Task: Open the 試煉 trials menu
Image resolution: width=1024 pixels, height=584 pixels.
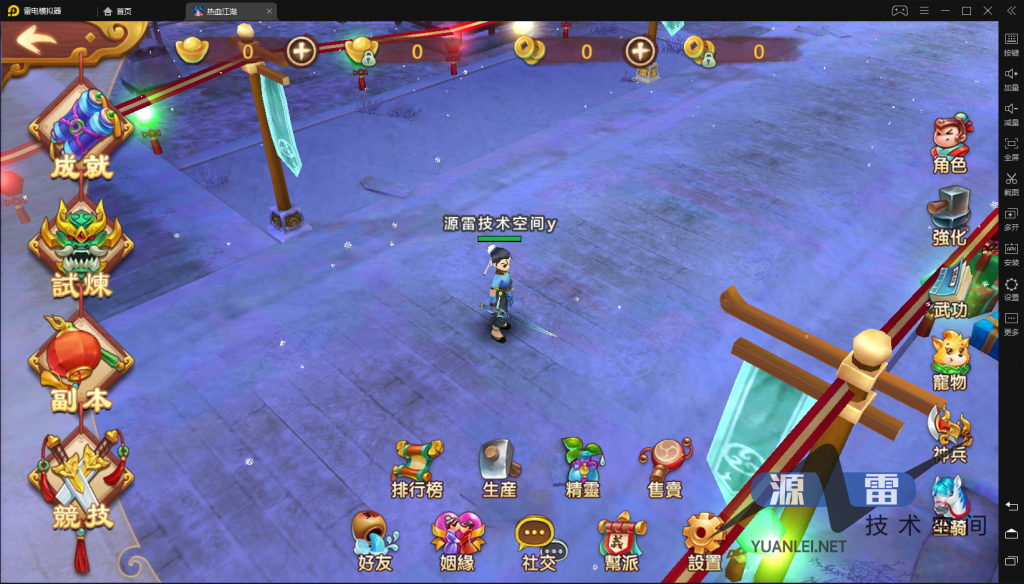Action: (x=81, y=250)
